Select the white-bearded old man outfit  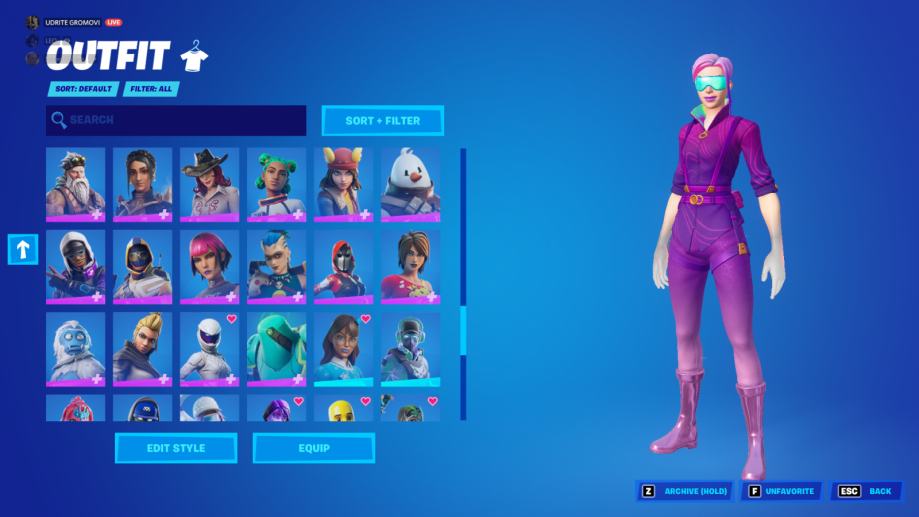[x=75, y=184]
